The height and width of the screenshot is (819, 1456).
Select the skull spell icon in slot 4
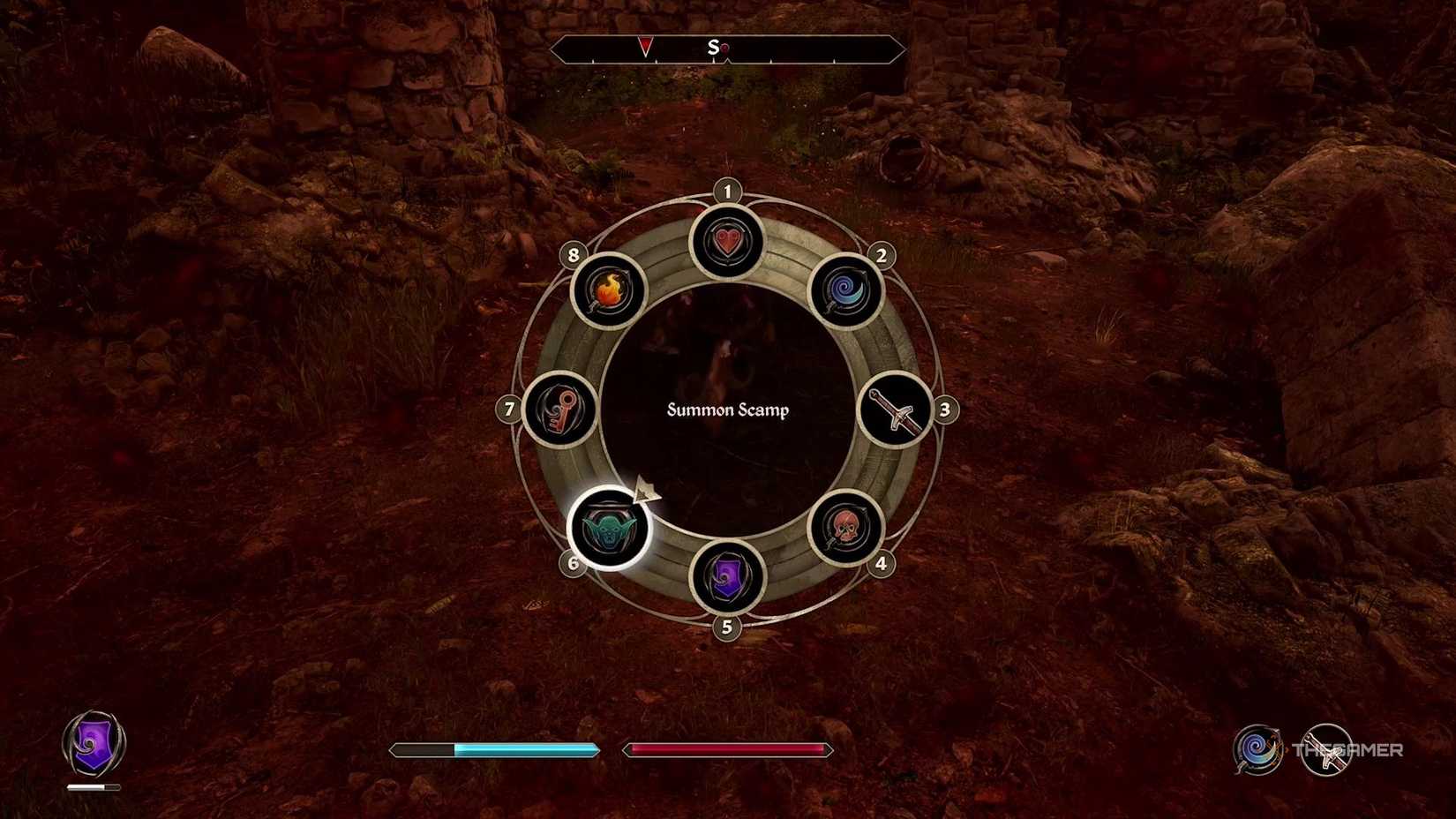tap(844, 529)
